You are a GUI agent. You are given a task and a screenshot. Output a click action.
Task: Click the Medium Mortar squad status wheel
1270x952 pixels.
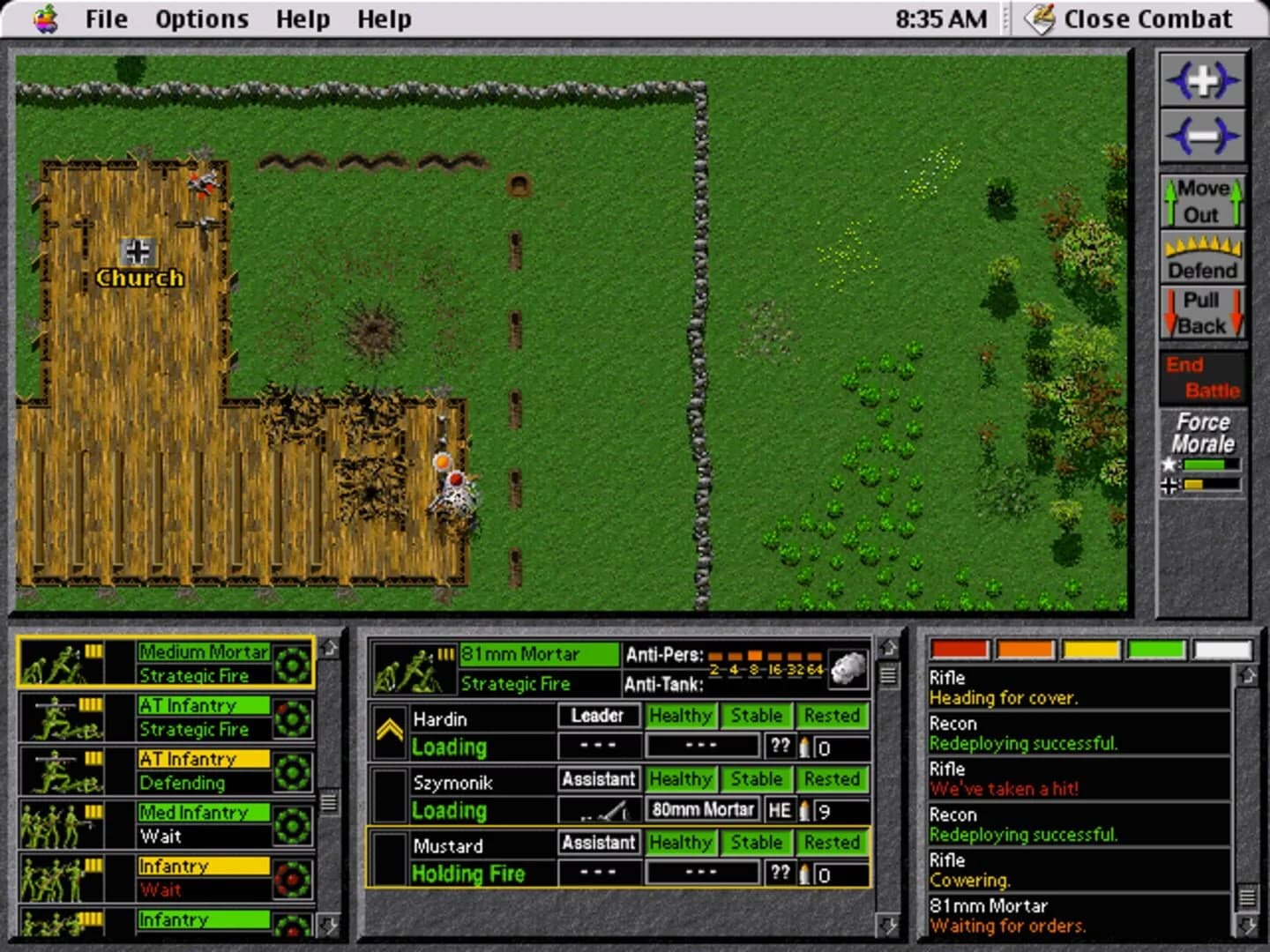(x=291, y=663)
